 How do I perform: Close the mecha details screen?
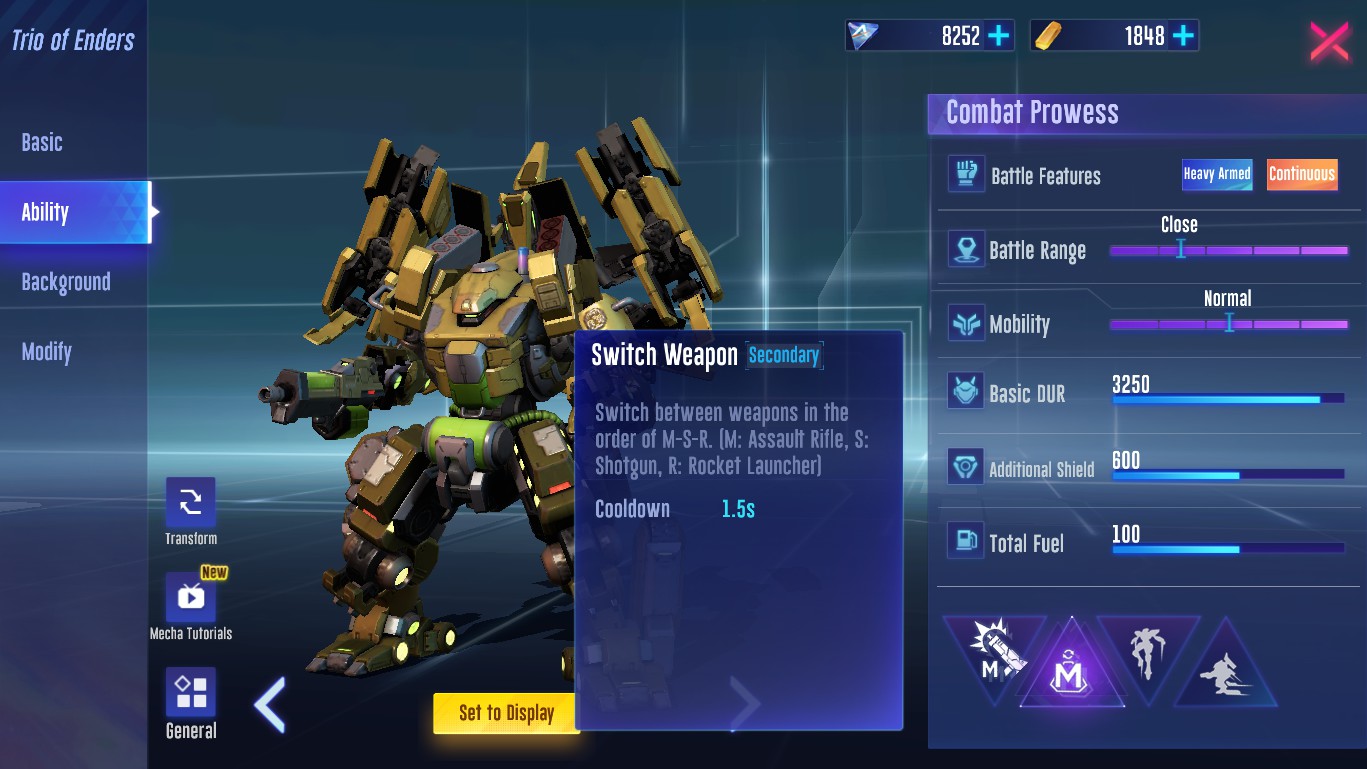point(1329,41)
